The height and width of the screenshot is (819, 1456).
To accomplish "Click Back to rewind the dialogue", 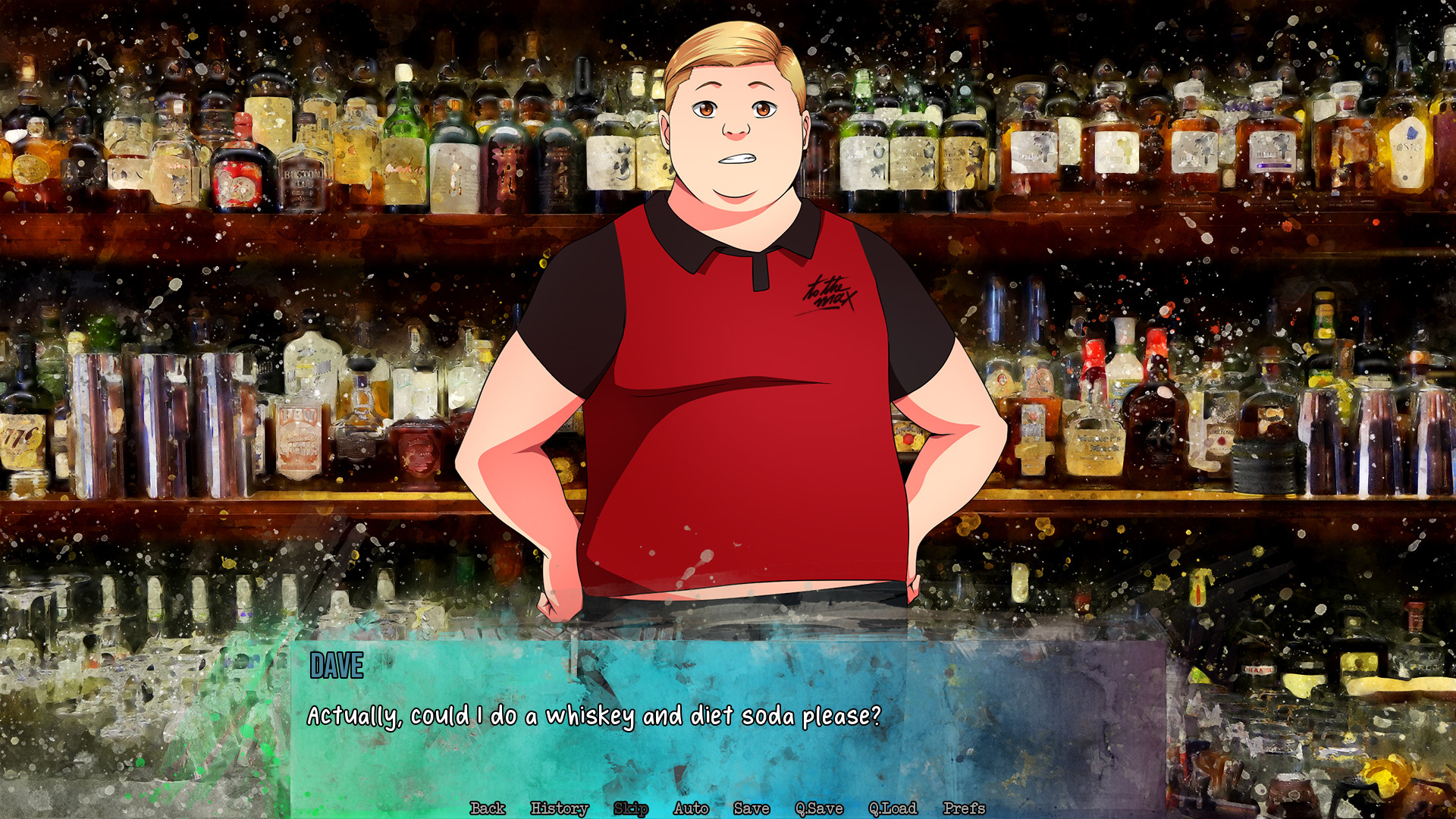I will (x=488, y=809).
